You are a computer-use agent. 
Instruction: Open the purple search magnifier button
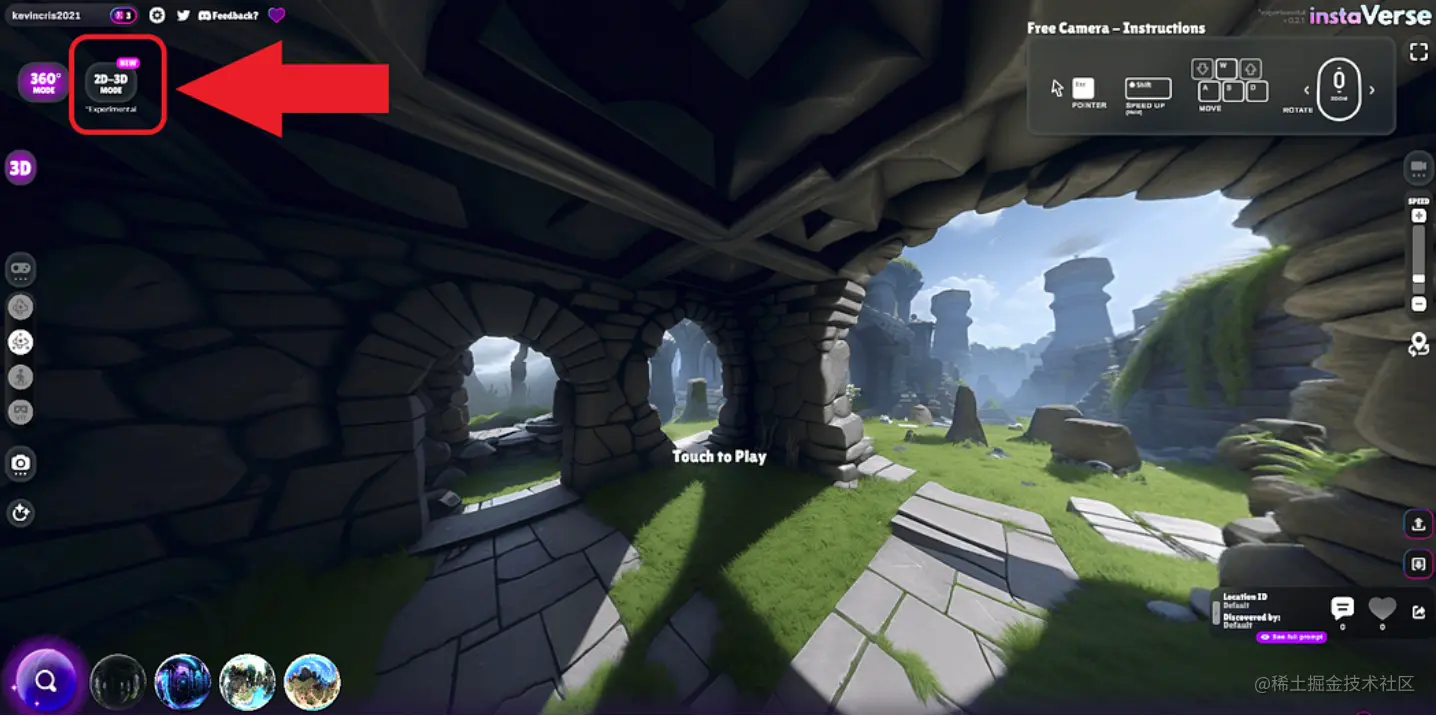[x=45, y=681]
